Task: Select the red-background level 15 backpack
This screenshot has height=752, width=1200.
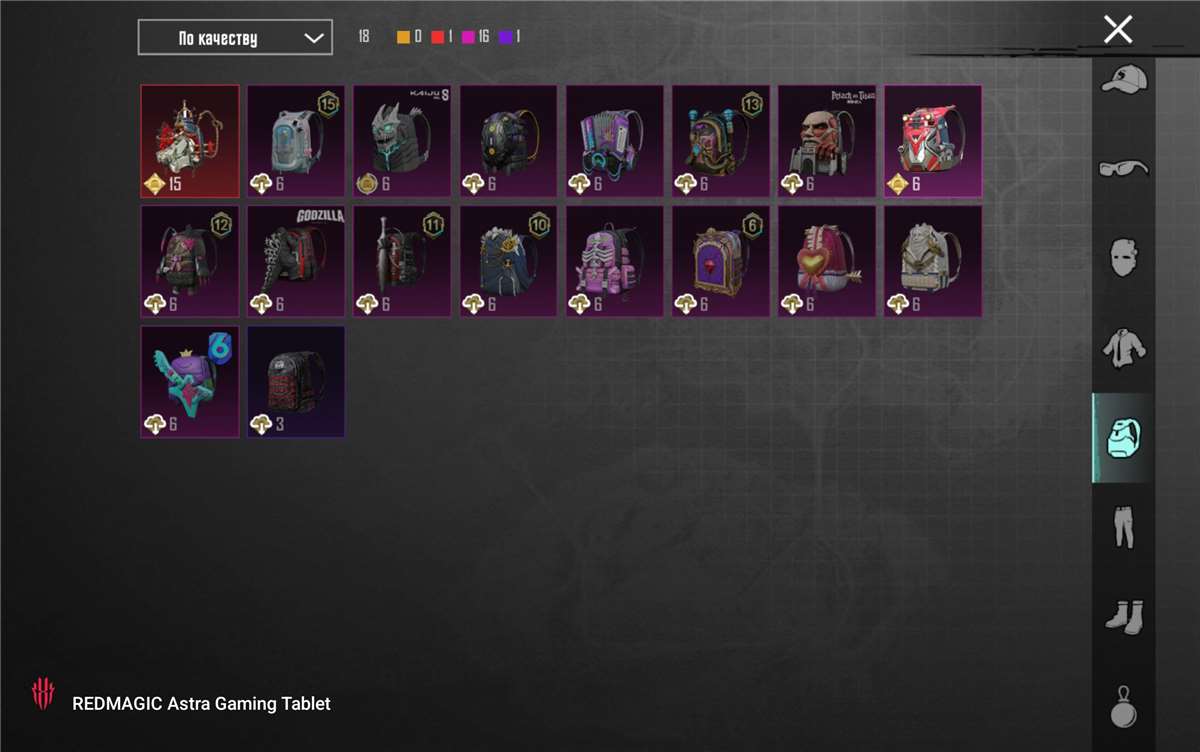Action: [190, 141]
